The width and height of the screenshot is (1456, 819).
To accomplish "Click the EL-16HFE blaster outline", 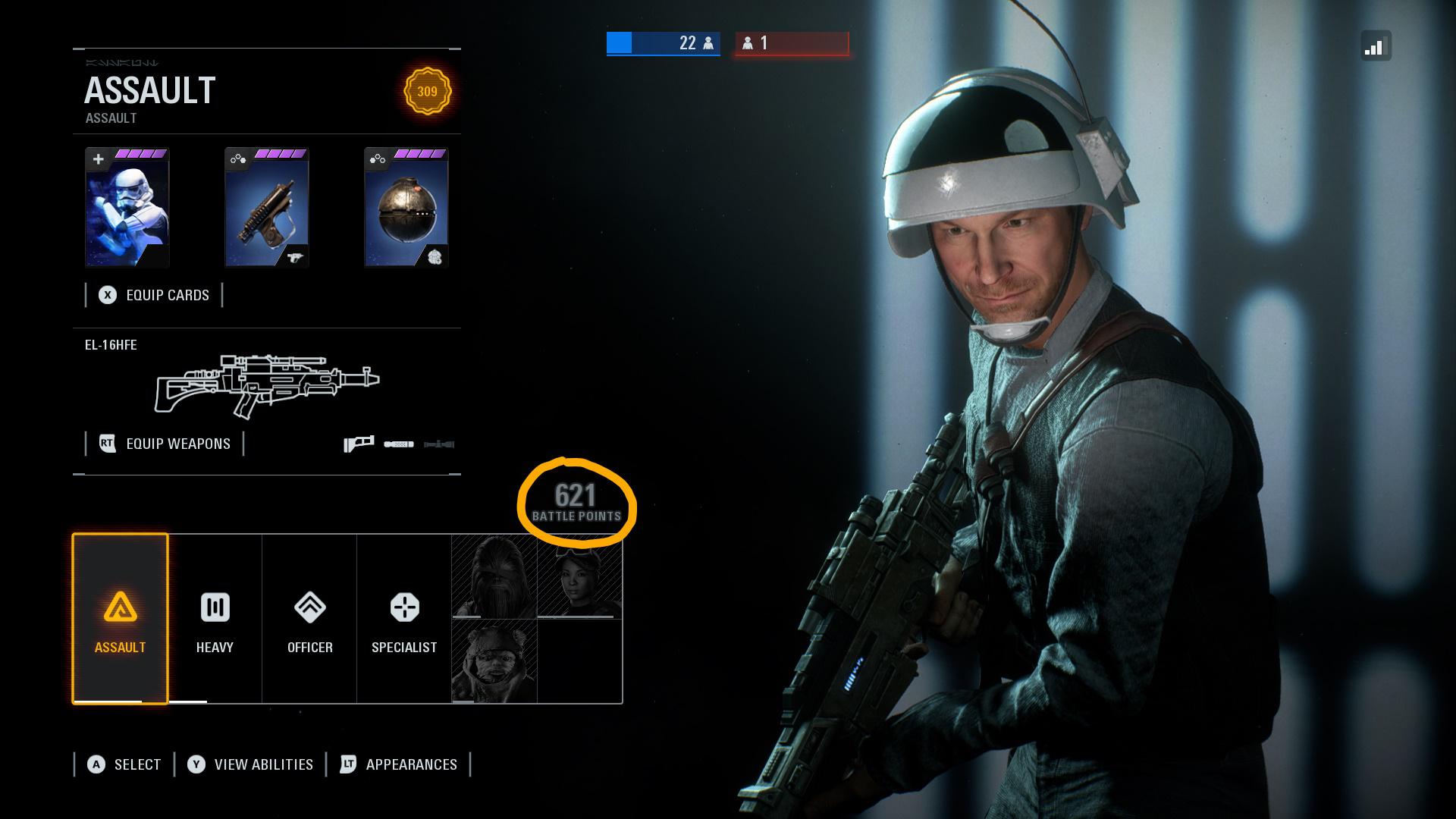I will click(266, 386).
